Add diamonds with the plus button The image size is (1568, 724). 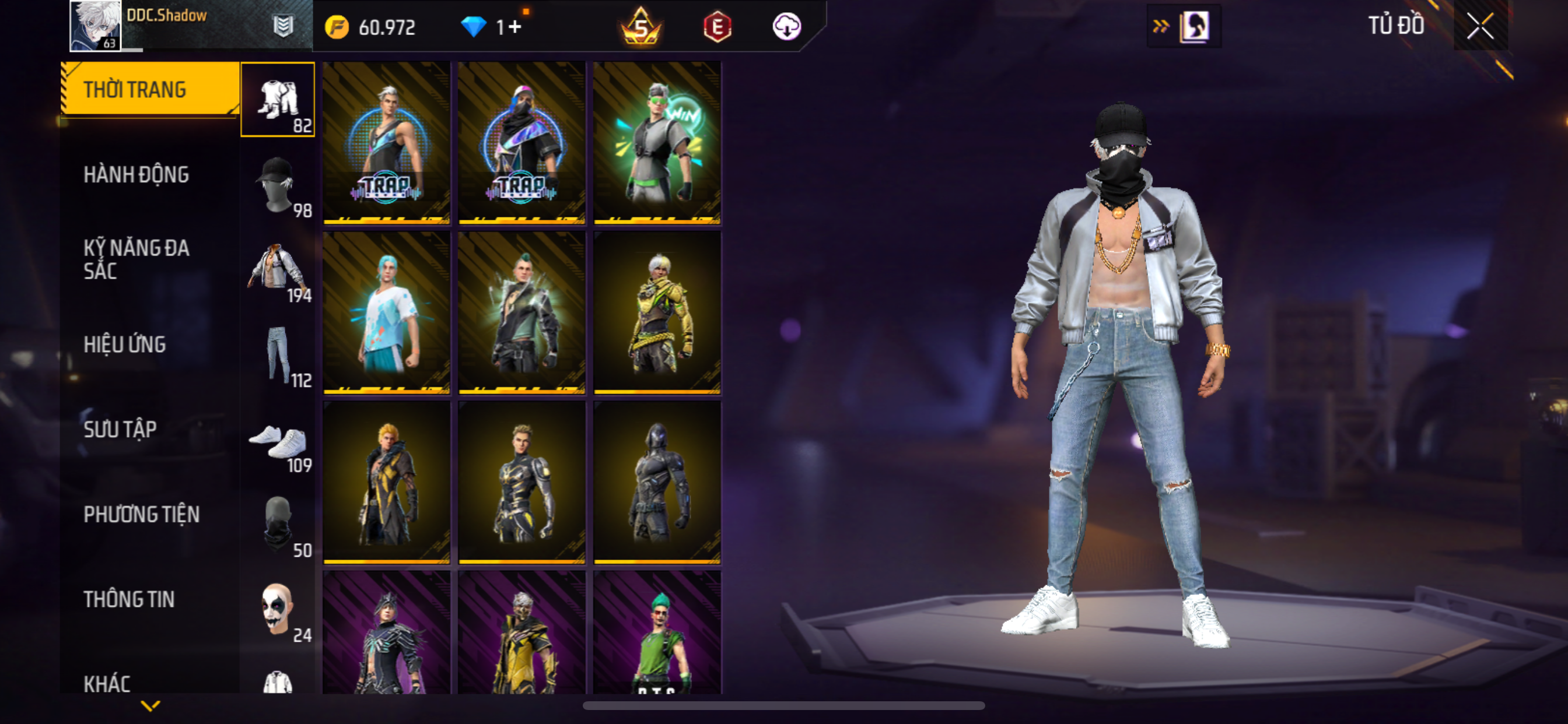[x=514, y=27]
